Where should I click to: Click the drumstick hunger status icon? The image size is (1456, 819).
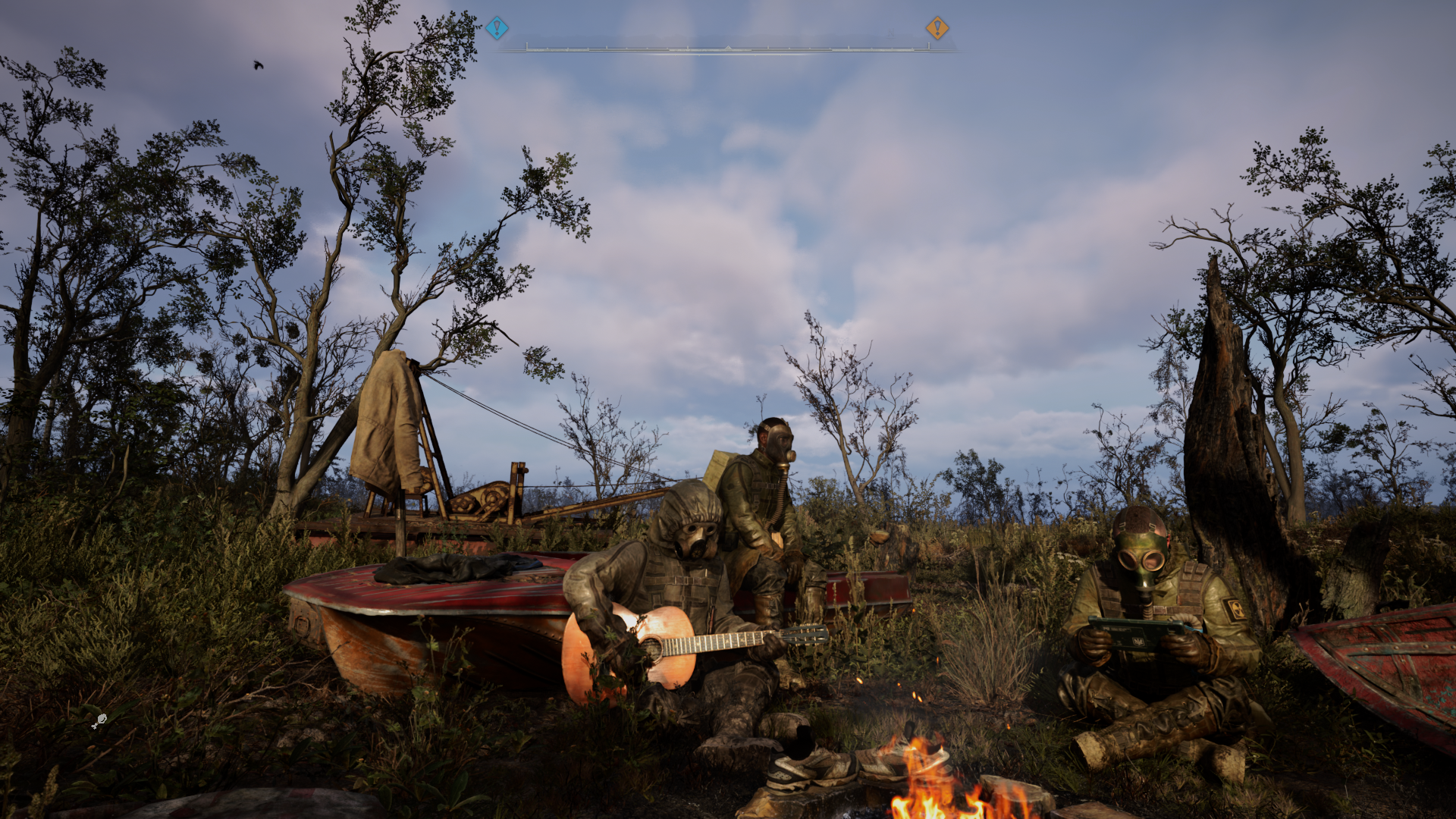(x=99, y=721)
